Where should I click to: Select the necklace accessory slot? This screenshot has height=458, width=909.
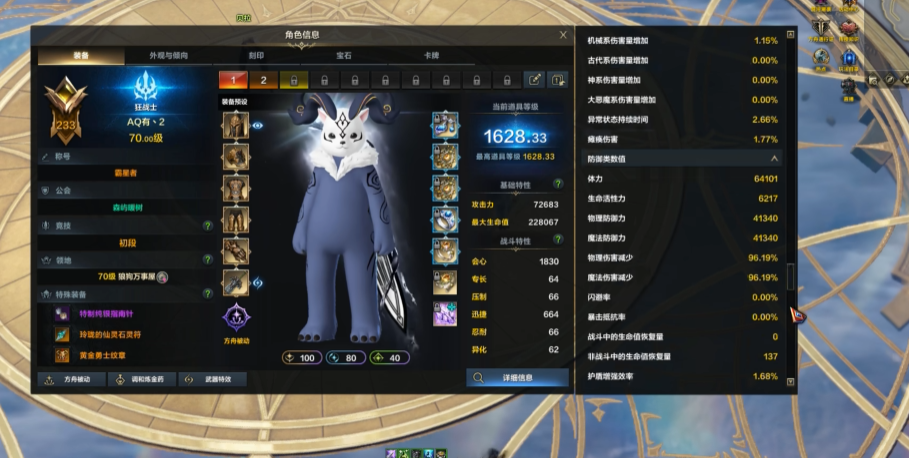pyautogui.click(x=445, y=126)
